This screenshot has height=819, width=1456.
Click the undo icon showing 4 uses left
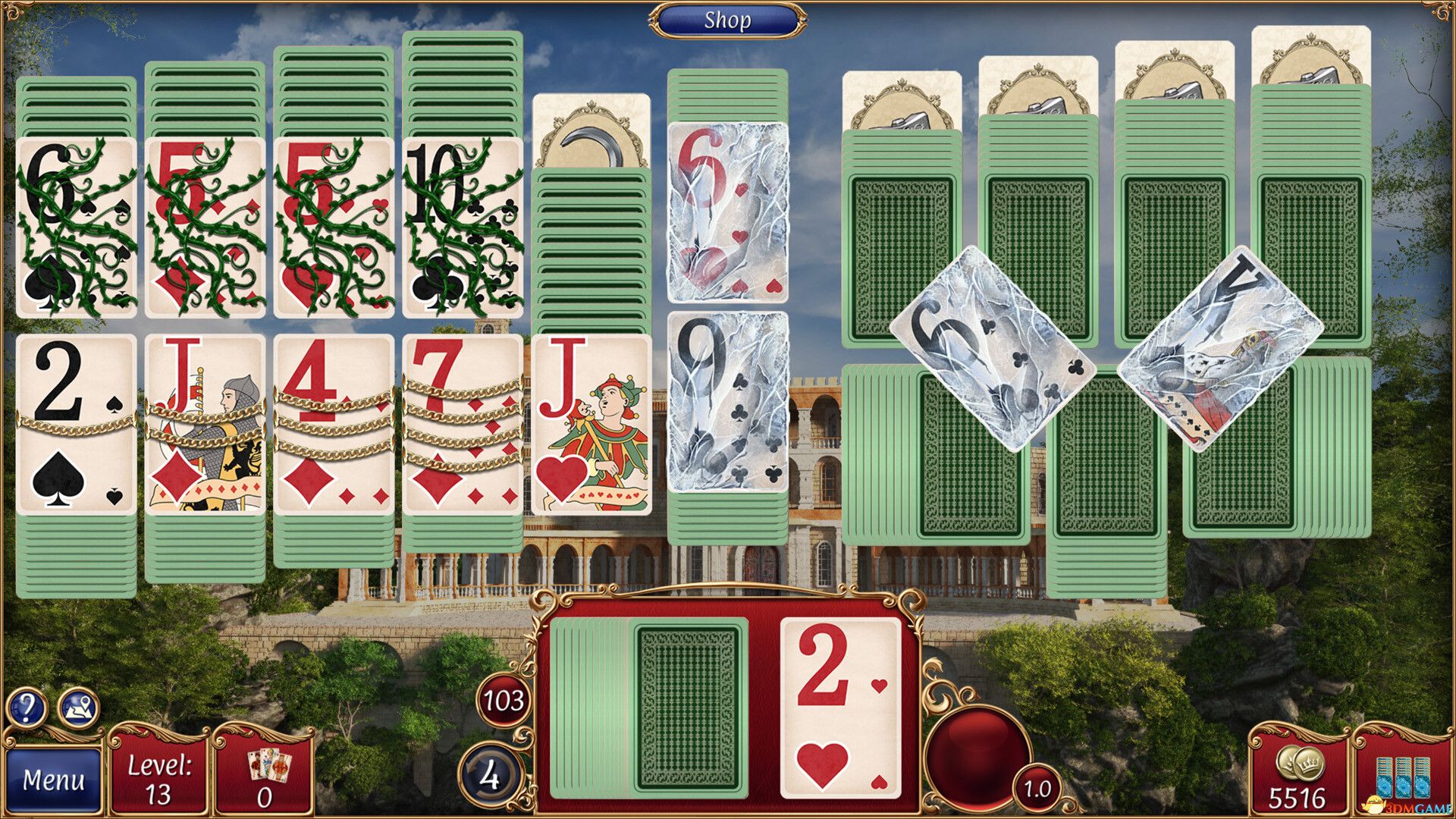(490, 776)
